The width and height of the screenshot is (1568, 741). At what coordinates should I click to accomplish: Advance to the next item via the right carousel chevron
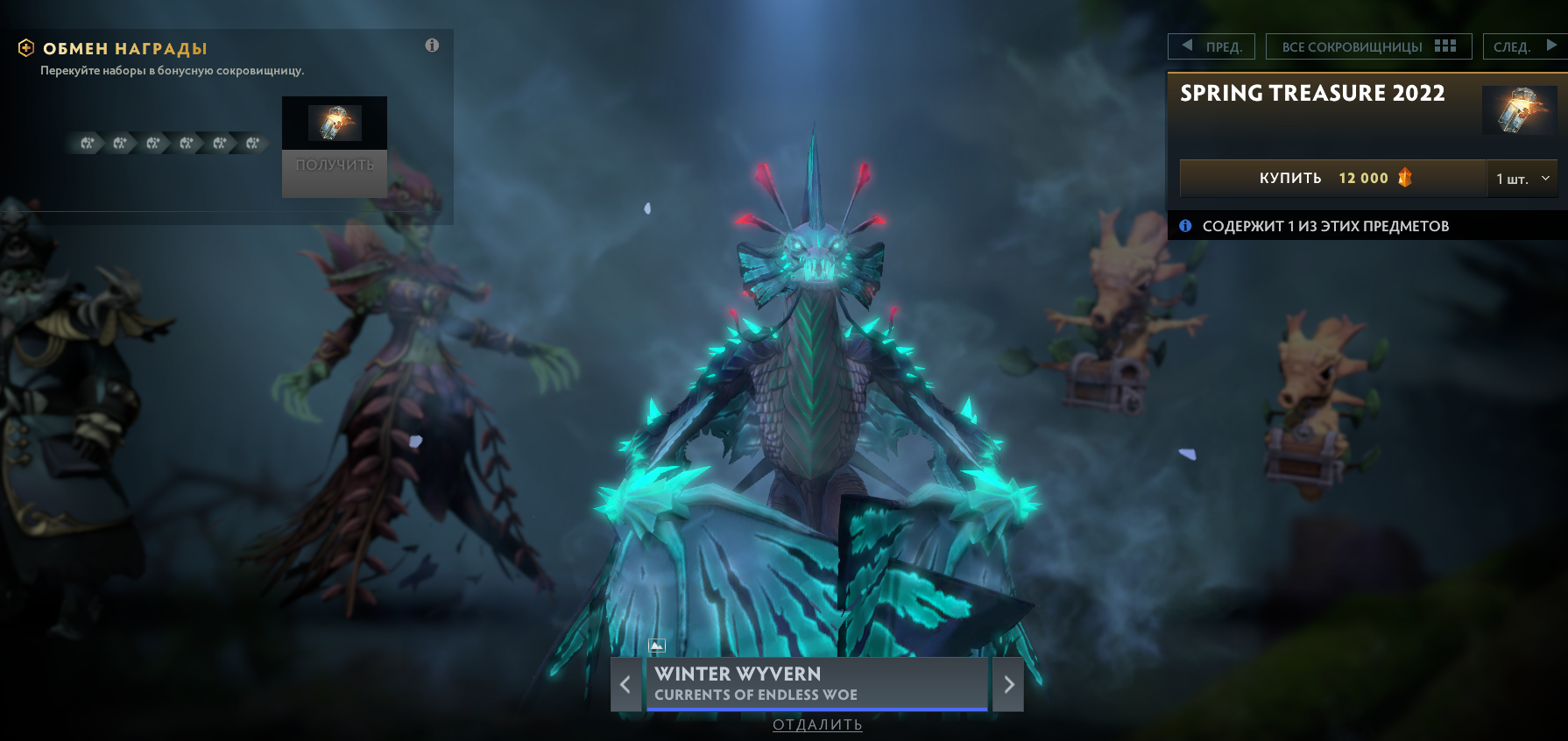click(x=1009, y=685)
